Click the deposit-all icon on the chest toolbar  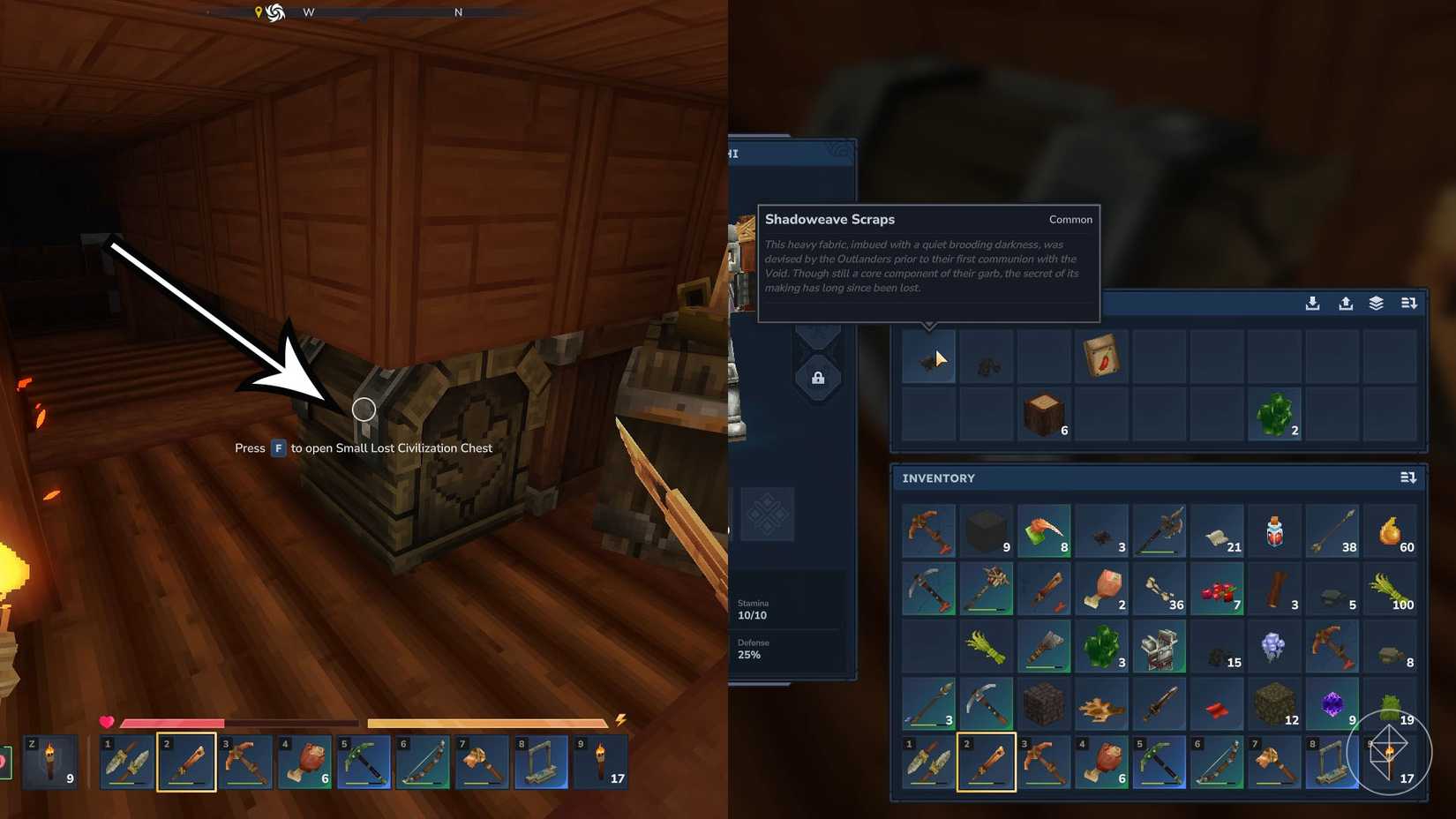[x=1312, y=303]
